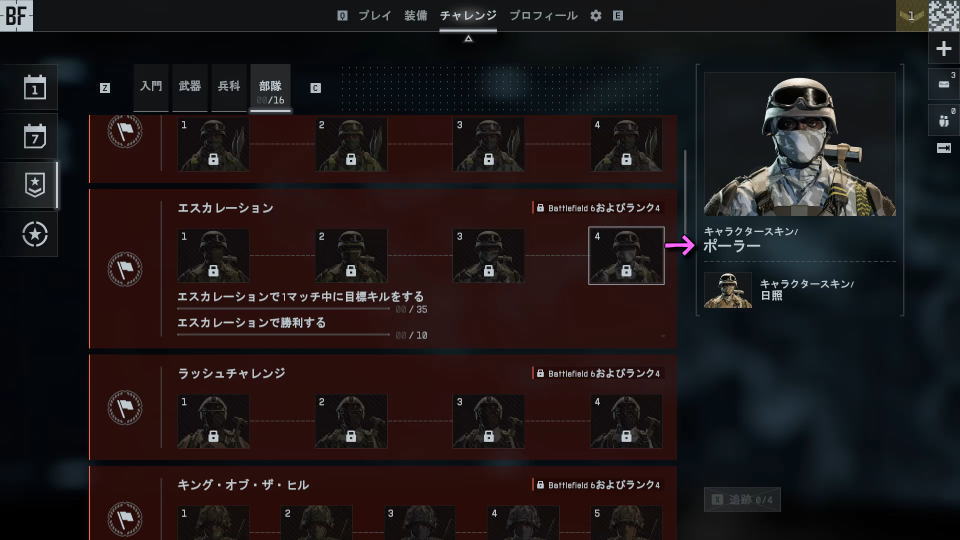The width and height of the screenshot is (960, 540).
Task: Switch to the 入門 tab
Action: 151,87
